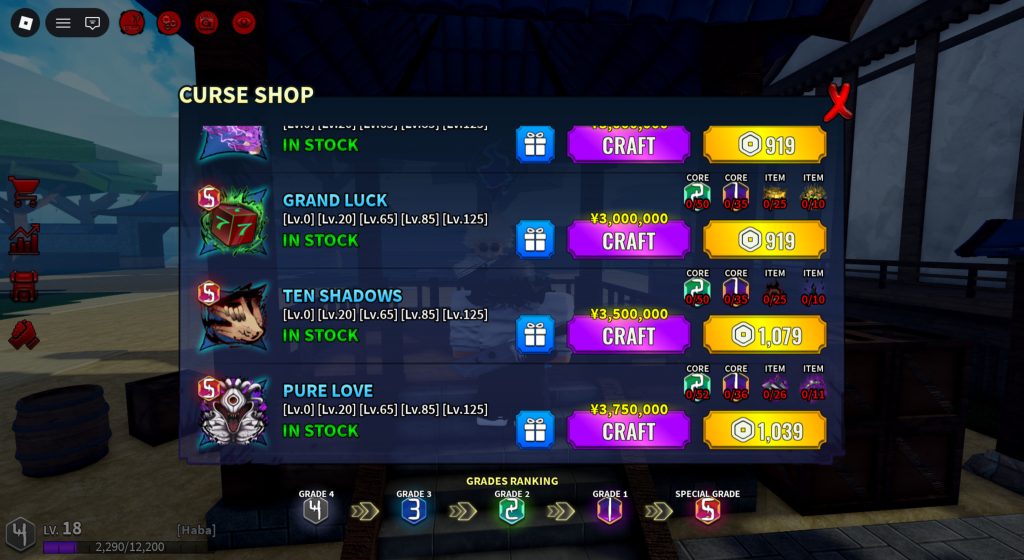Screen dimensions: 1024x560
Task: Close the Curse Shop with the red X
Action: 838,103
